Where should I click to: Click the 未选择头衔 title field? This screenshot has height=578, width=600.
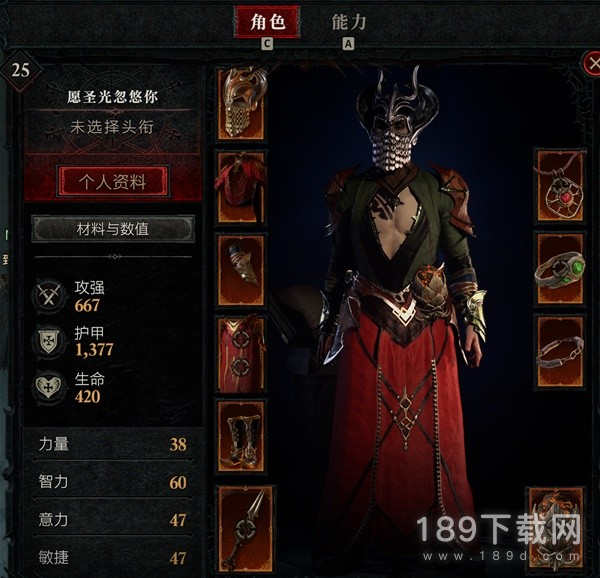[112, 129]
